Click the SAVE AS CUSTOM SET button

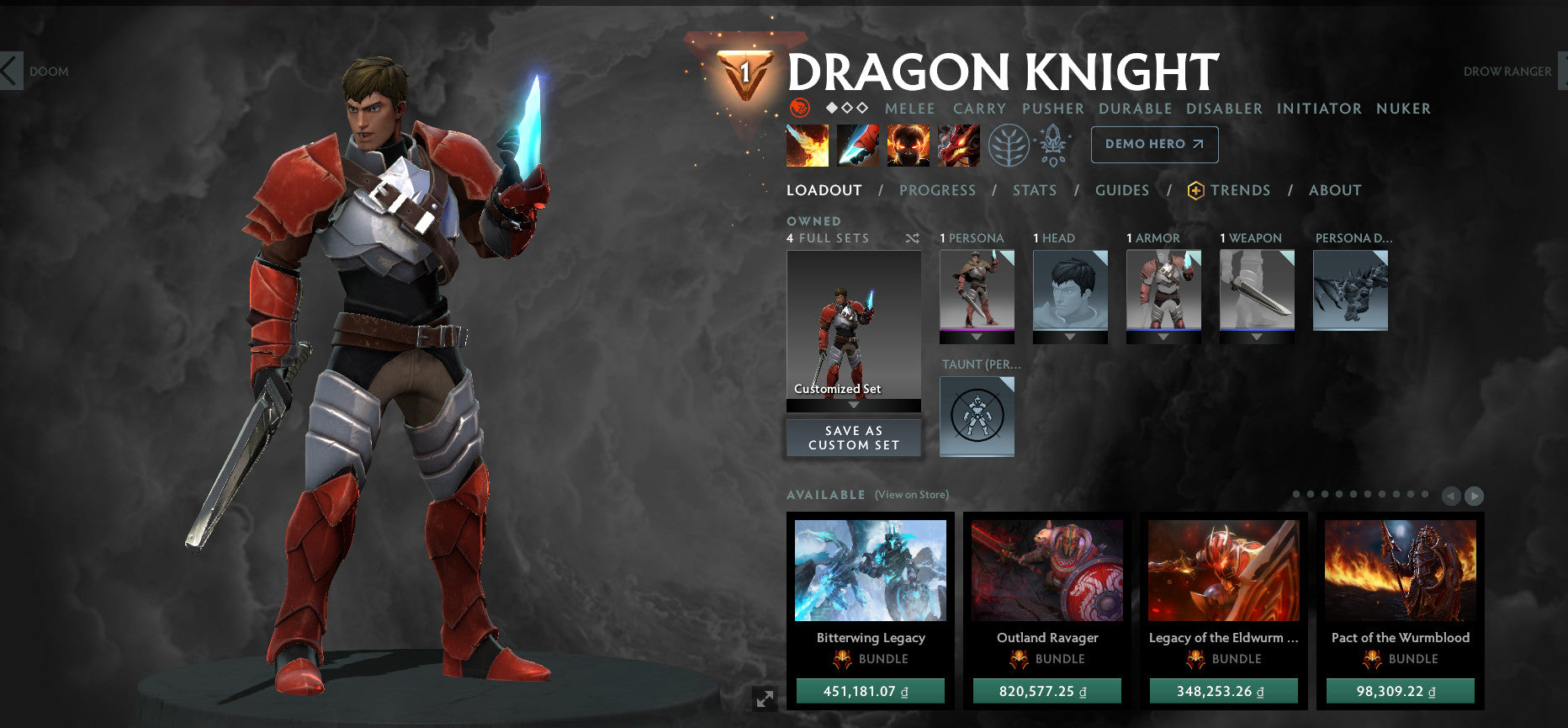[x=853, y=437]
